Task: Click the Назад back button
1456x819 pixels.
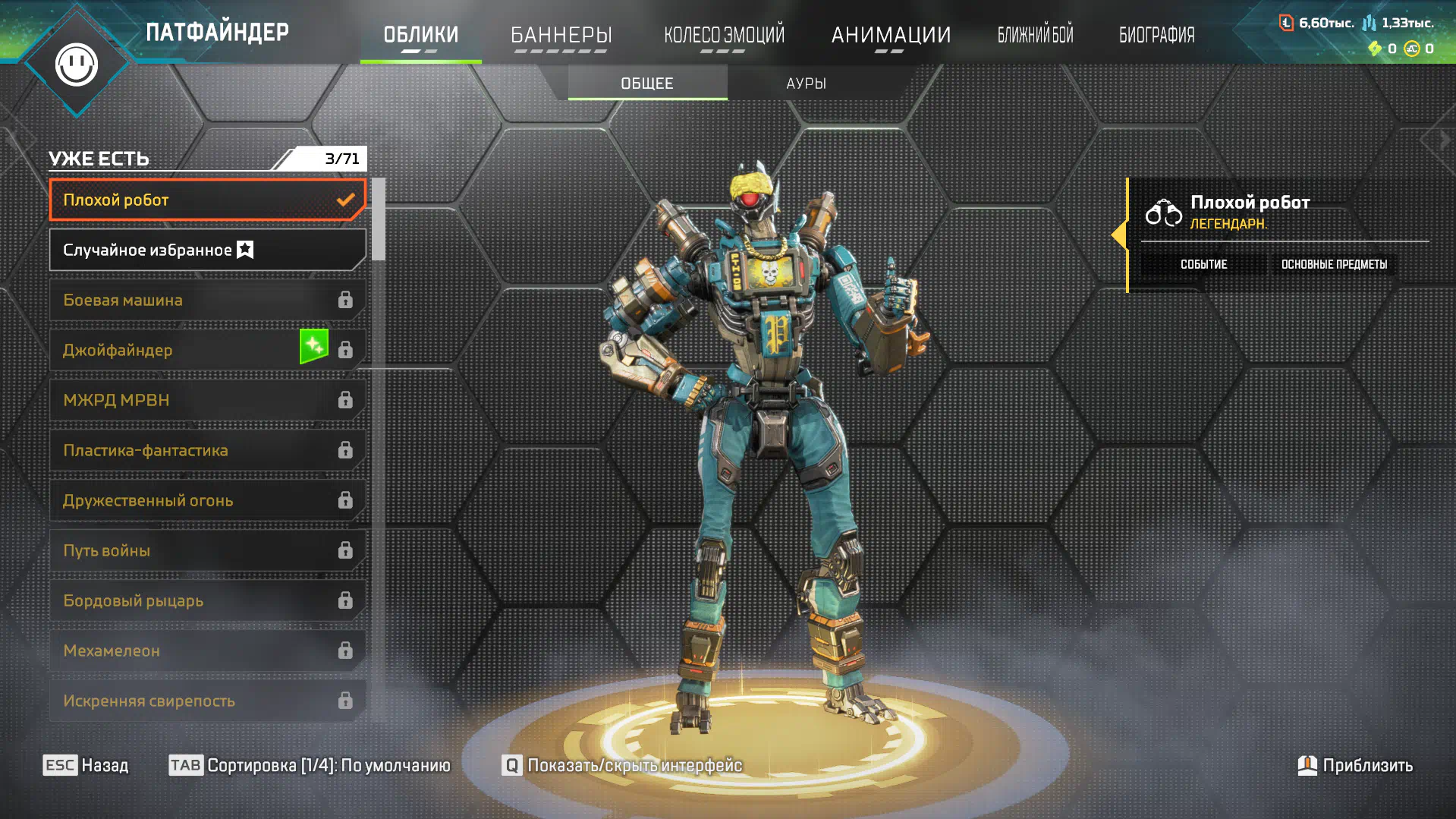Action: tap(86, 765)
